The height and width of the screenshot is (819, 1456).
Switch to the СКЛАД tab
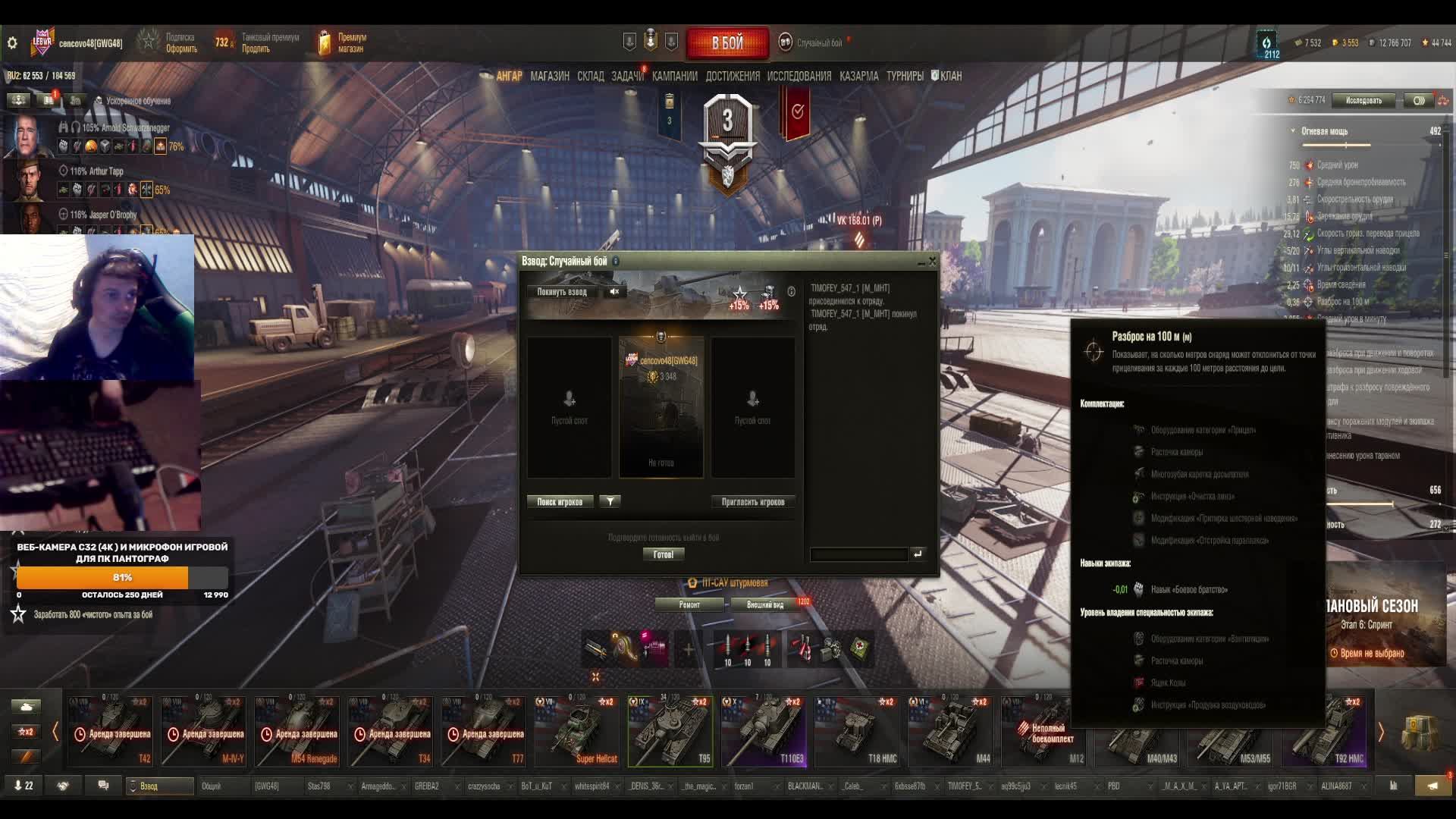(590, 76)
